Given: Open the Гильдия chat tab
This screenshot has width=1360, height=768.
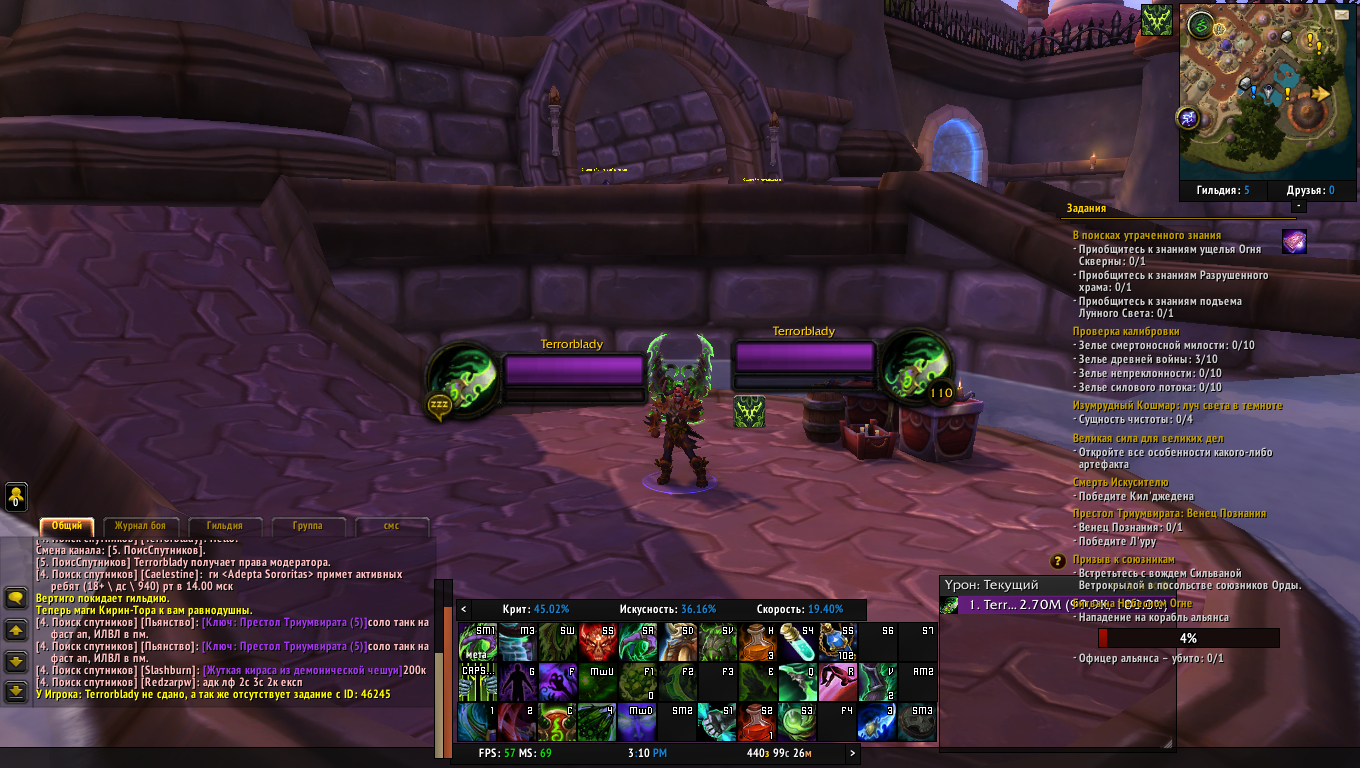Looking at the screenshot, I should pos(224,526).
